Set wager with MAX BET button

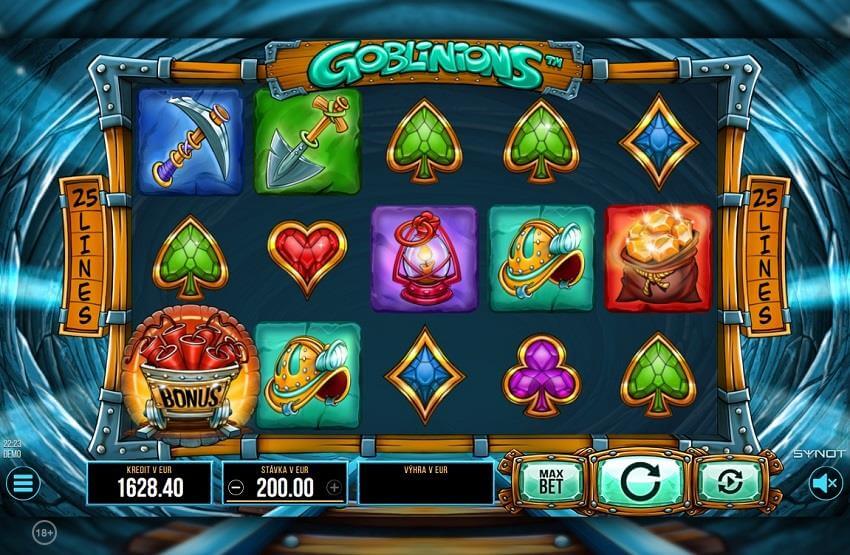[548, 481]
